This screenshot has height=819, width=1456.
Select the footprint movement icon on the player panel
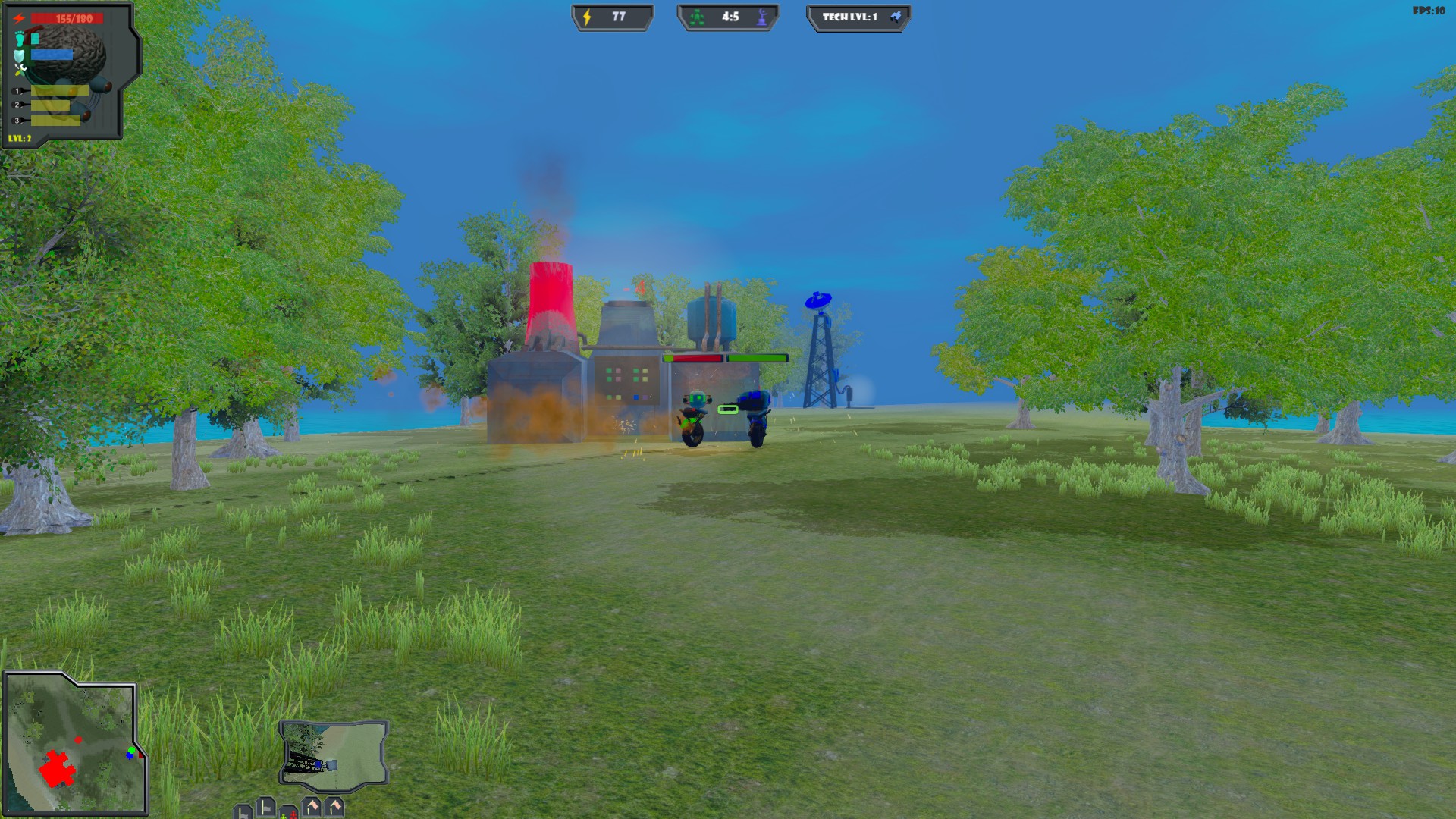click(19, 38)
